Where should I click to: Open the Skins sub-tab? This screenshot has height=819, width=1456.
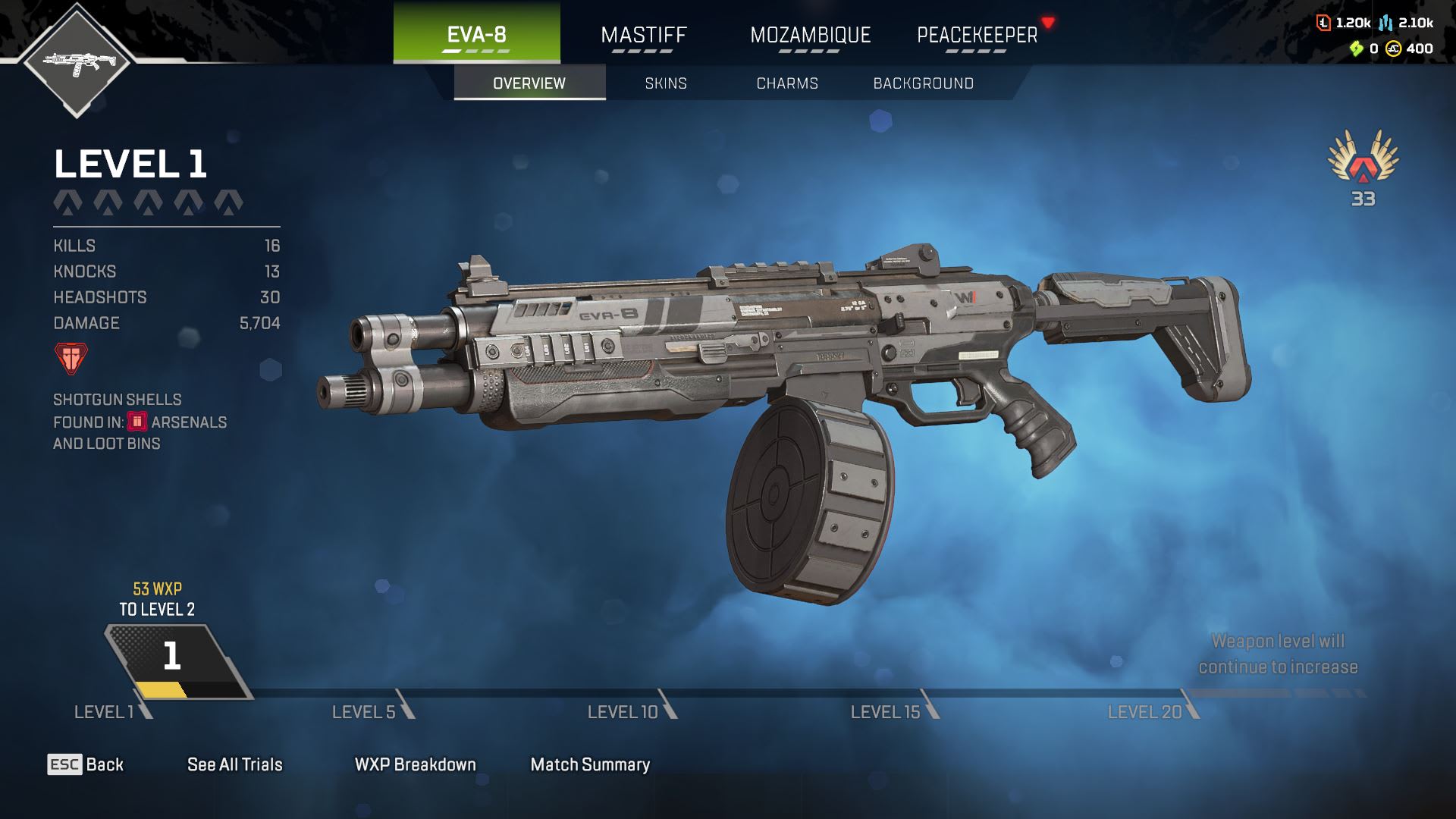click(666, 83)
